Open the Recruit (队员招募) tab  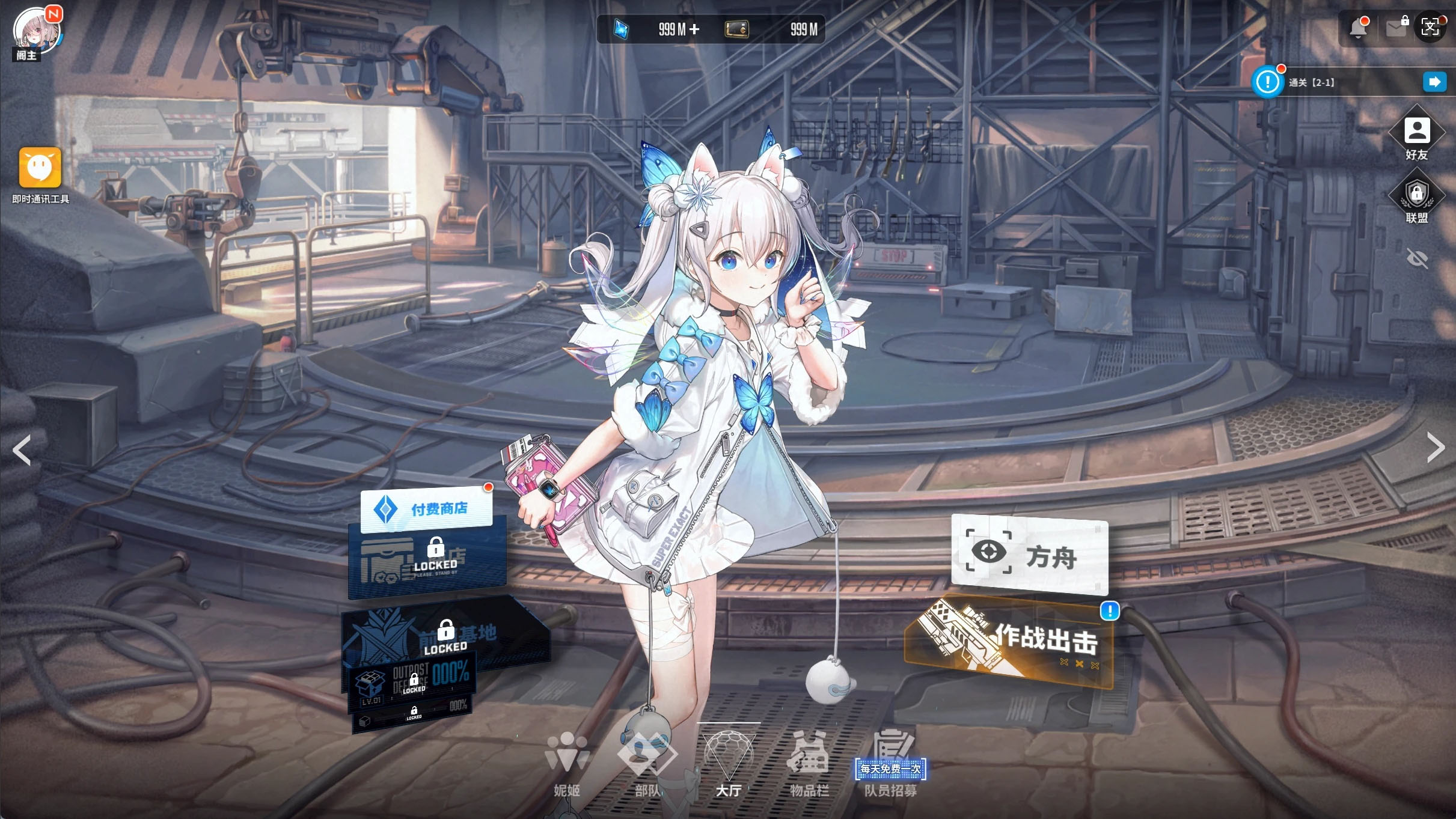[890, 764]
